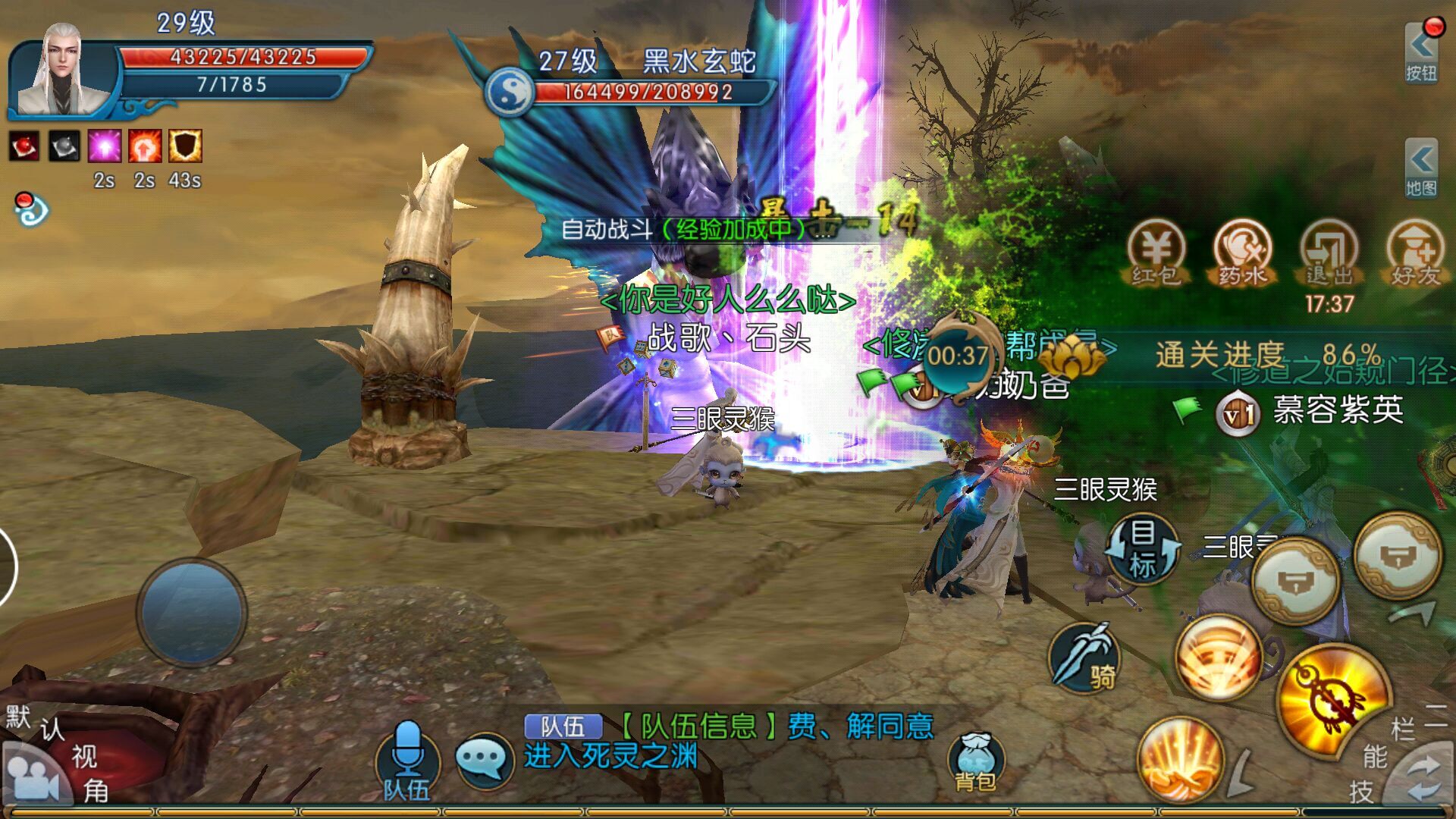Switch target with the 目标 button
The width and height of the screenshot is (1456, 819).
[1143, 549]
